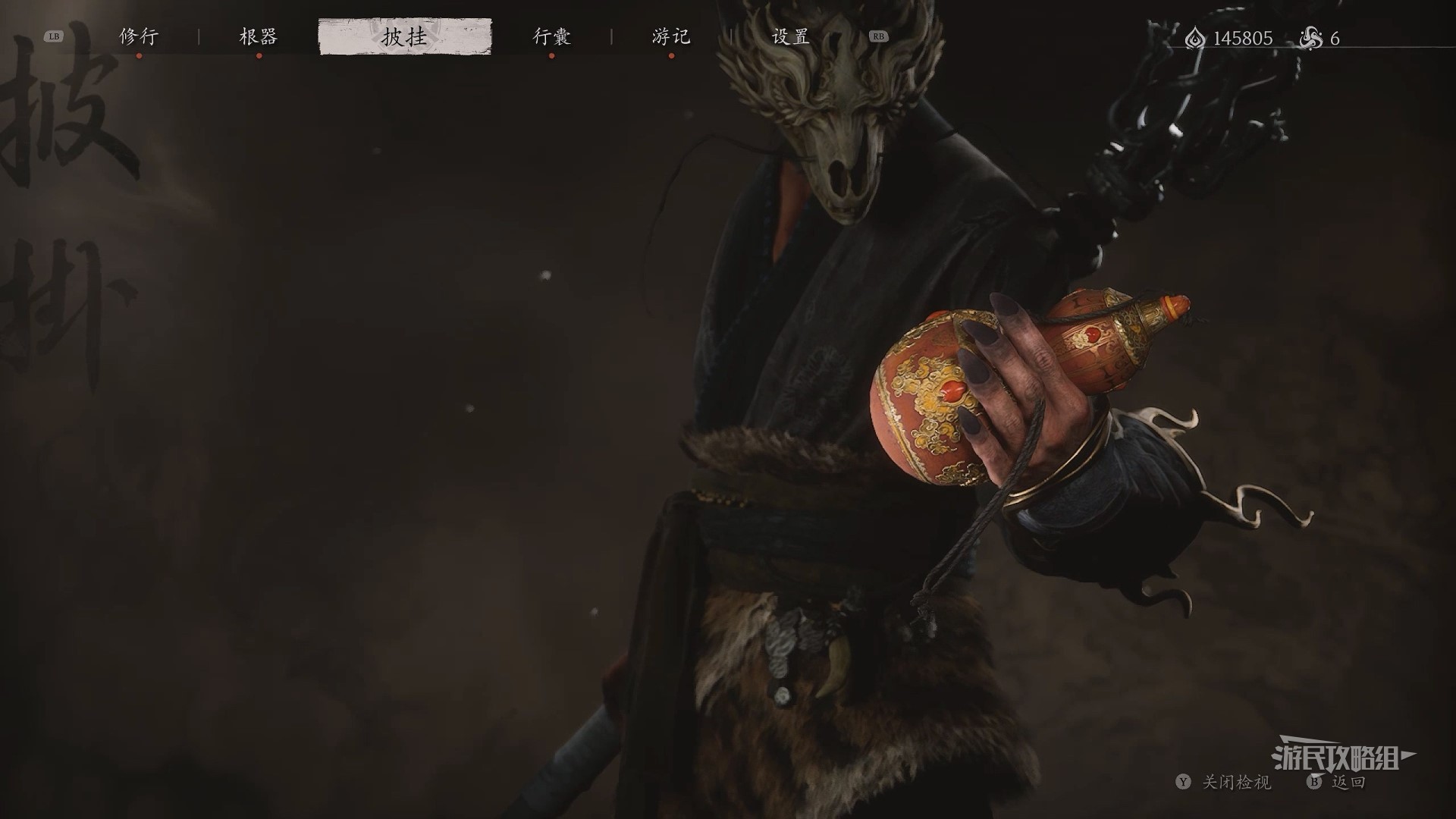Go to the 行囊 inventory tab
1456x819 pixels.
[551, 36]
